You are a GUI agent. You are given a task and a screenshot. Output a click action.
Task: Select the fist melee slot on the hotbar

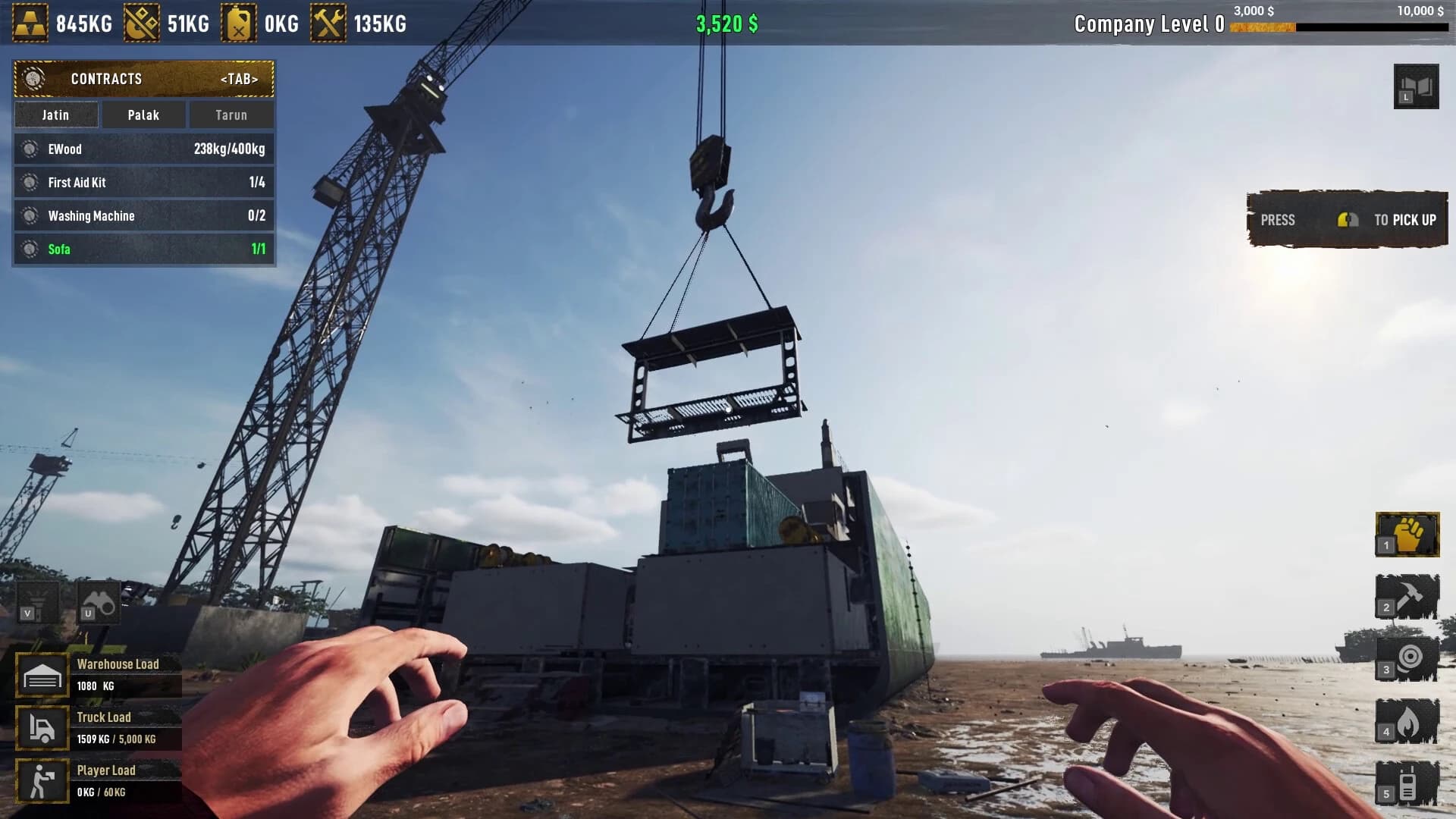click(x=1407, y=535)
